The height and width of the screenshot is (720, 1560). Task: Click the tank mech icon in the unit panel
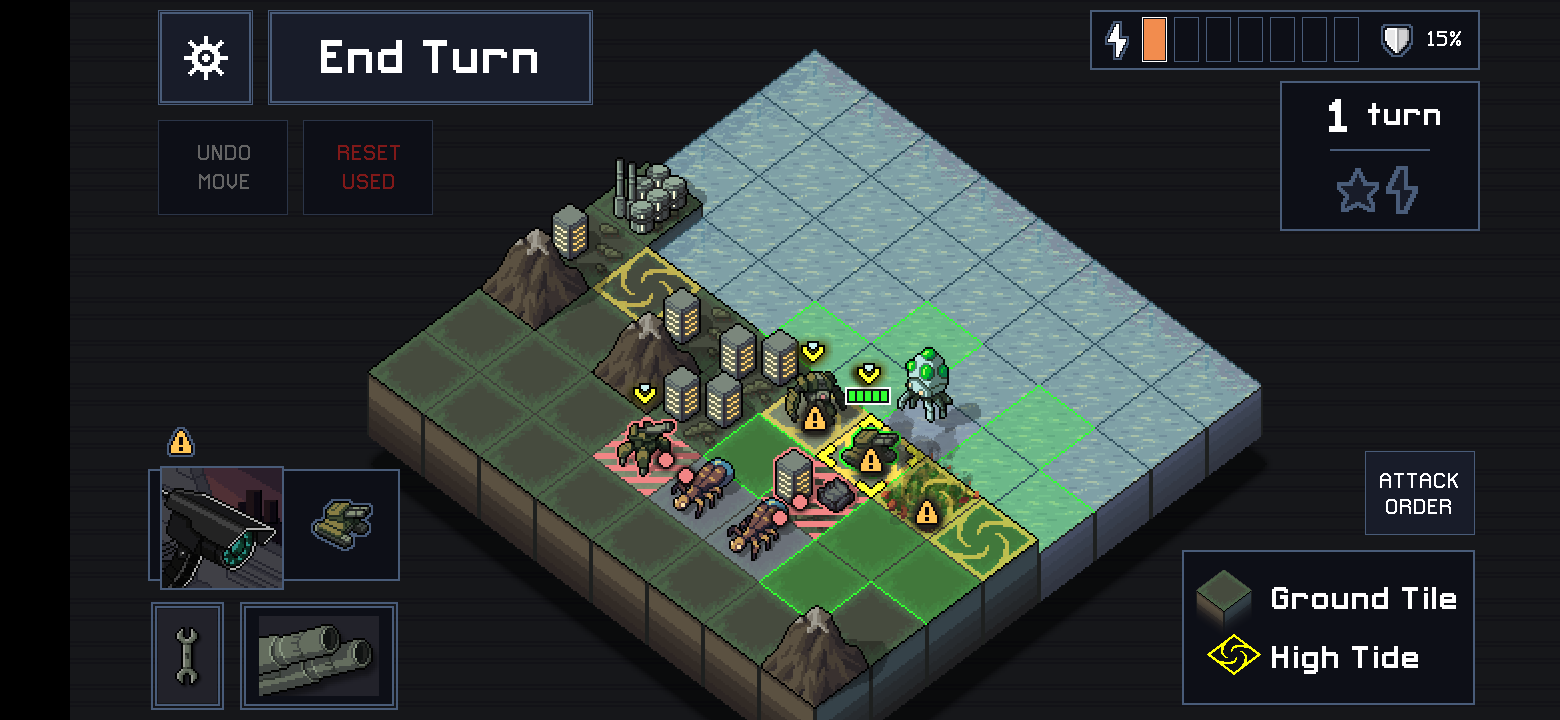(x=342, y=524)
